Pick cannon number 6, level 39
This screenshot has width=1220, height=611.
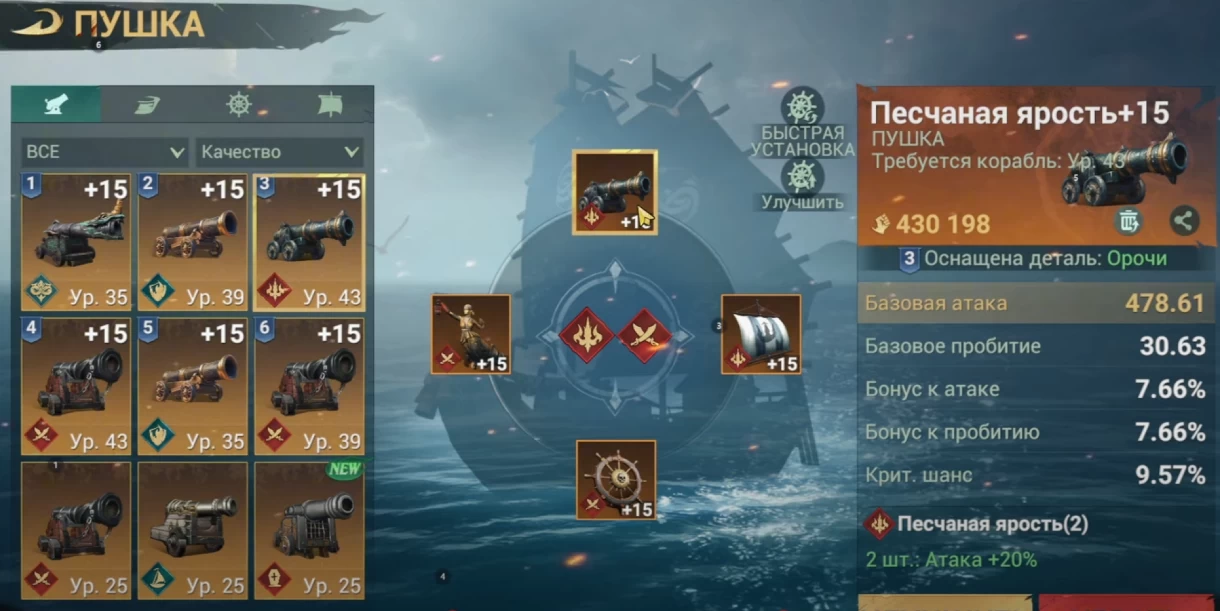point(309,386)
